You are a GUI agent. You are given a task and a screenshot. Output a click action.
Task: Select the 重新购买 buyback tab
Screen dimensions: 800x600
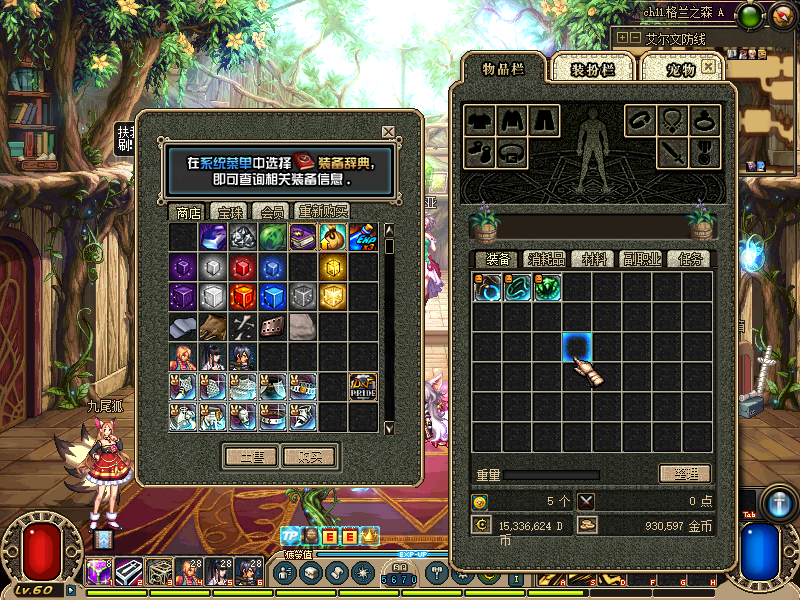pyautogui.click(x=323, y=212)
